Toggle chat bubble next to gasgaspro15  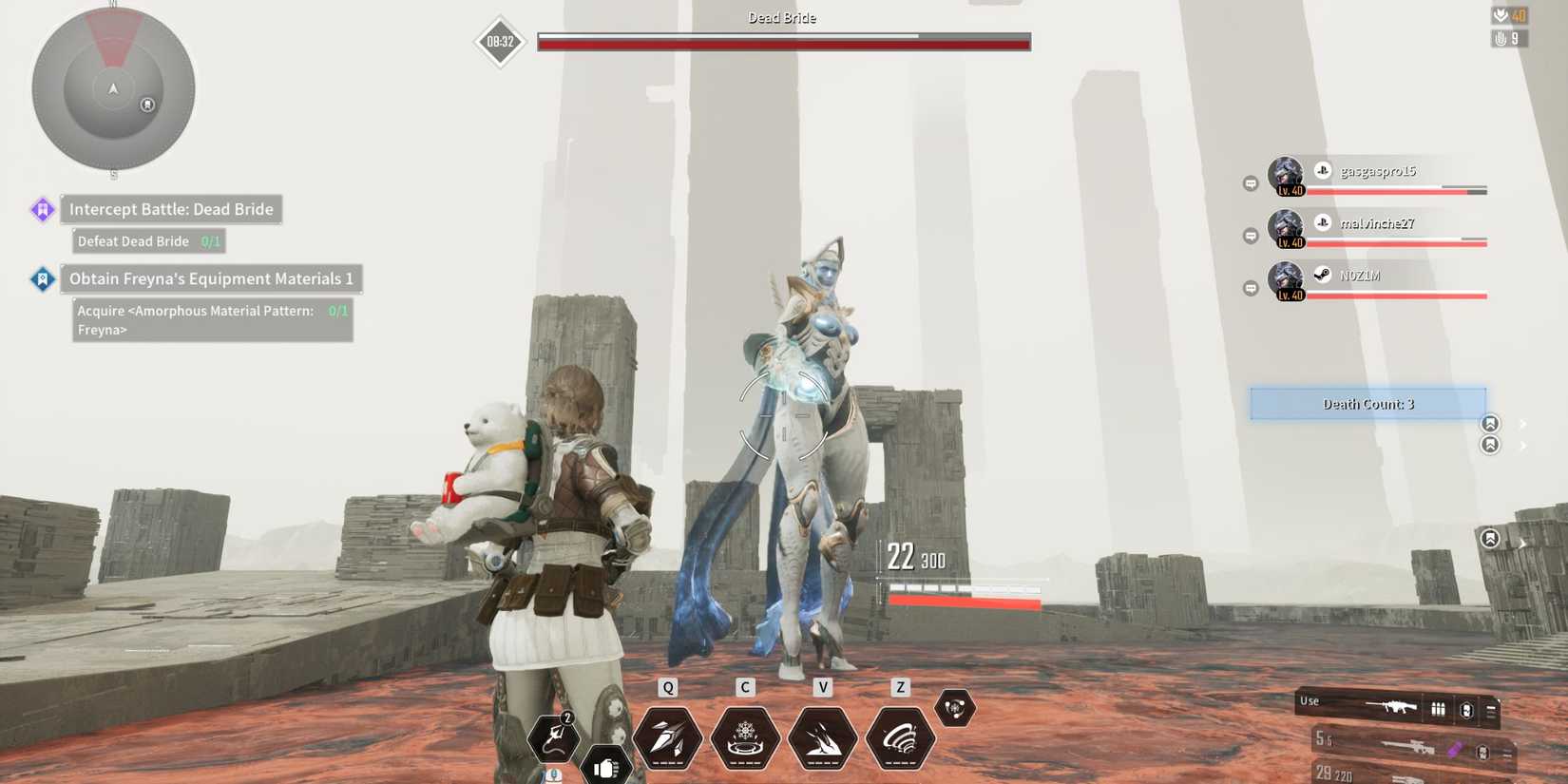click(x=1250, y=182)
